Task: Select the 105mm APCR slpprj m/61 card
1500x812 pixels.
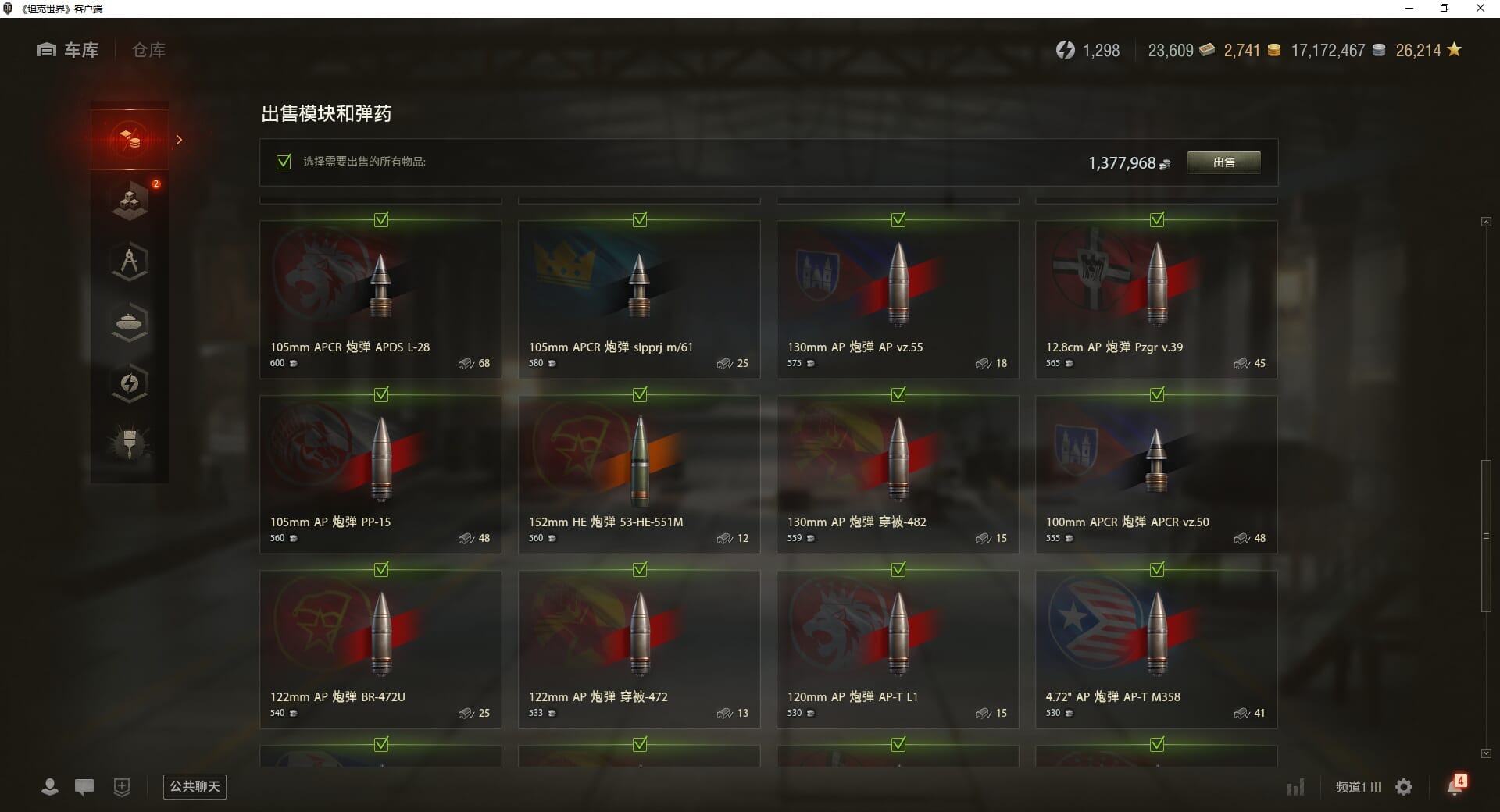Action: point(639,300)
